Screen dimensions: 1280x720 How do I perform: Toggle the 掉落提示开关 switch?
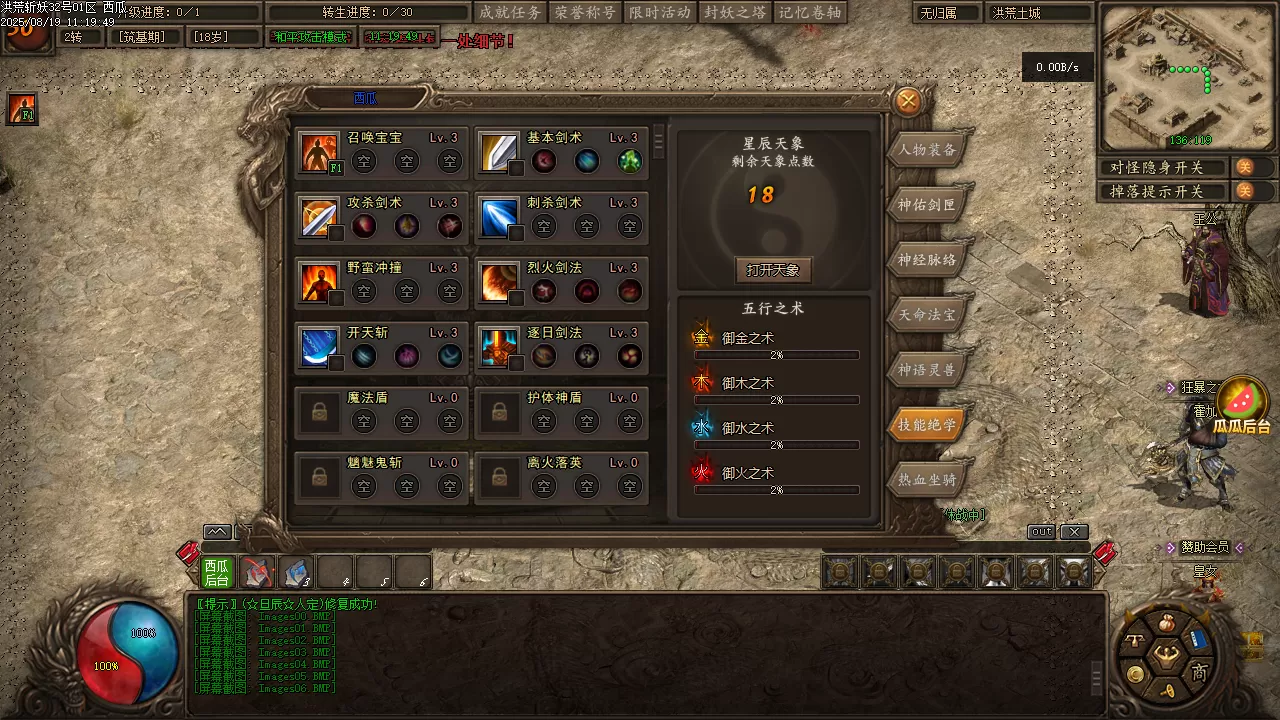click(x=1245, y=191)
